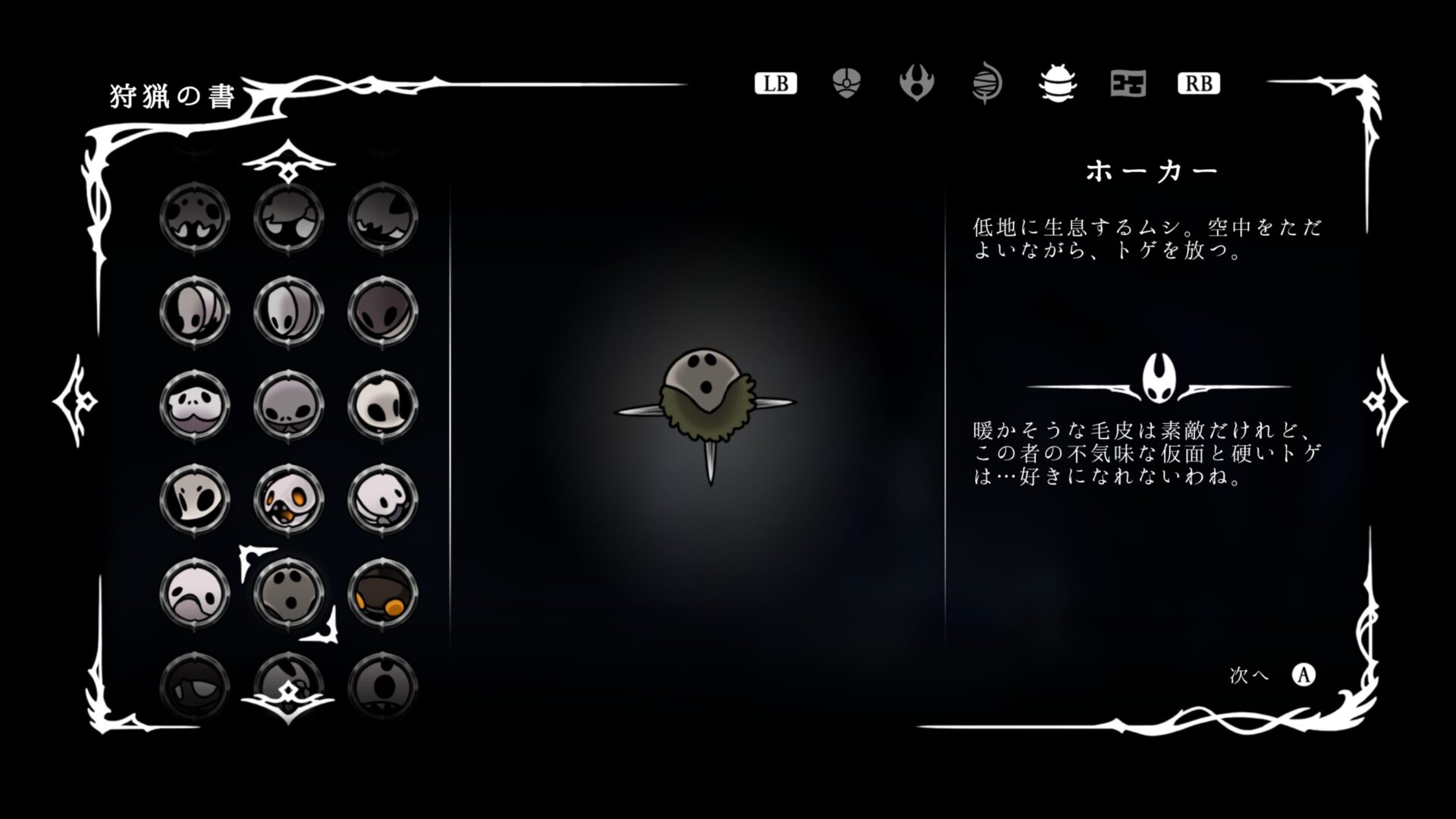Open the spool-shaped inventory tab icon

tap(987, 83)
